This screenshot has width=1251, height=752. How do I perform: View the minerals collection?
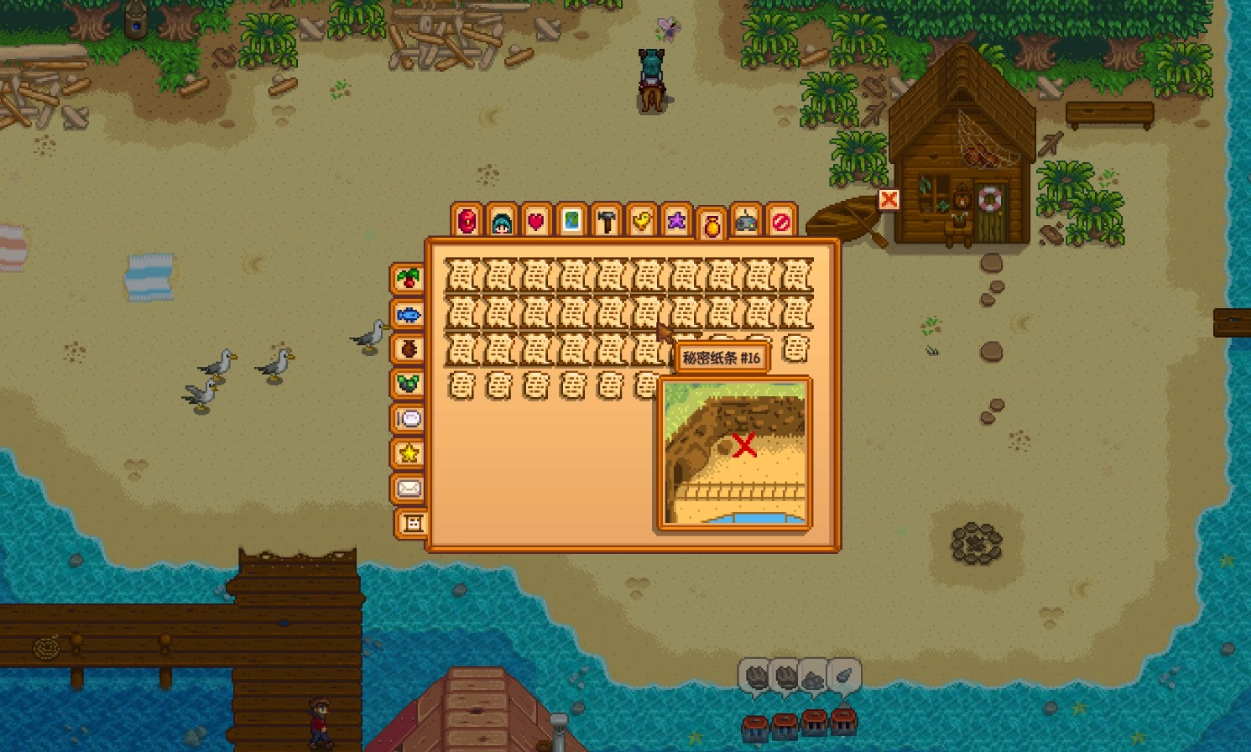point(408,384)
